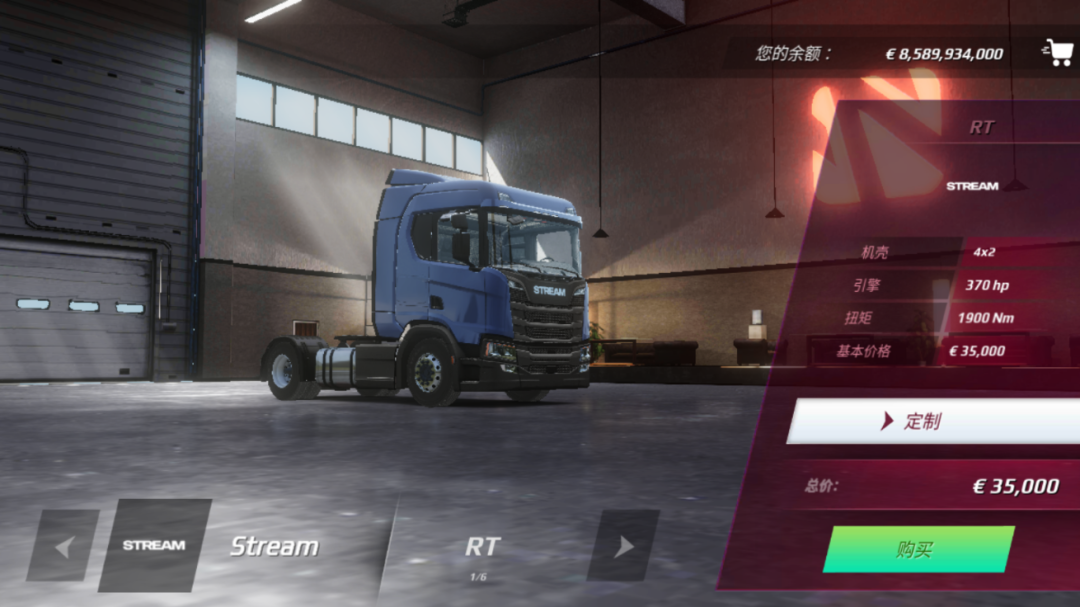Buy the truck with 购买 button
Screen dimensions: 1080x607
point(917,549)
